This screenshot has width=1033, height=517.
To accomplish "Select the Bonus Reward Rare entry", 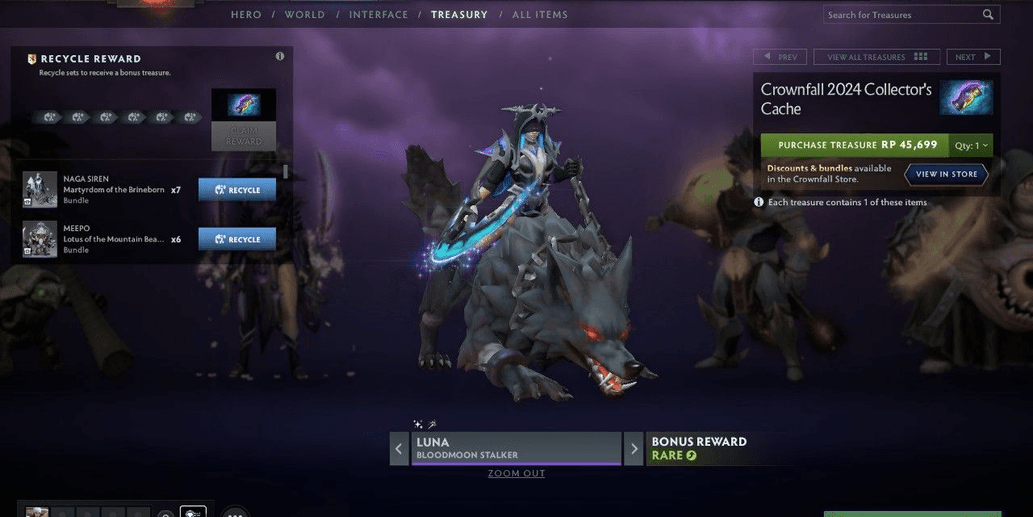I will (699, 448).
